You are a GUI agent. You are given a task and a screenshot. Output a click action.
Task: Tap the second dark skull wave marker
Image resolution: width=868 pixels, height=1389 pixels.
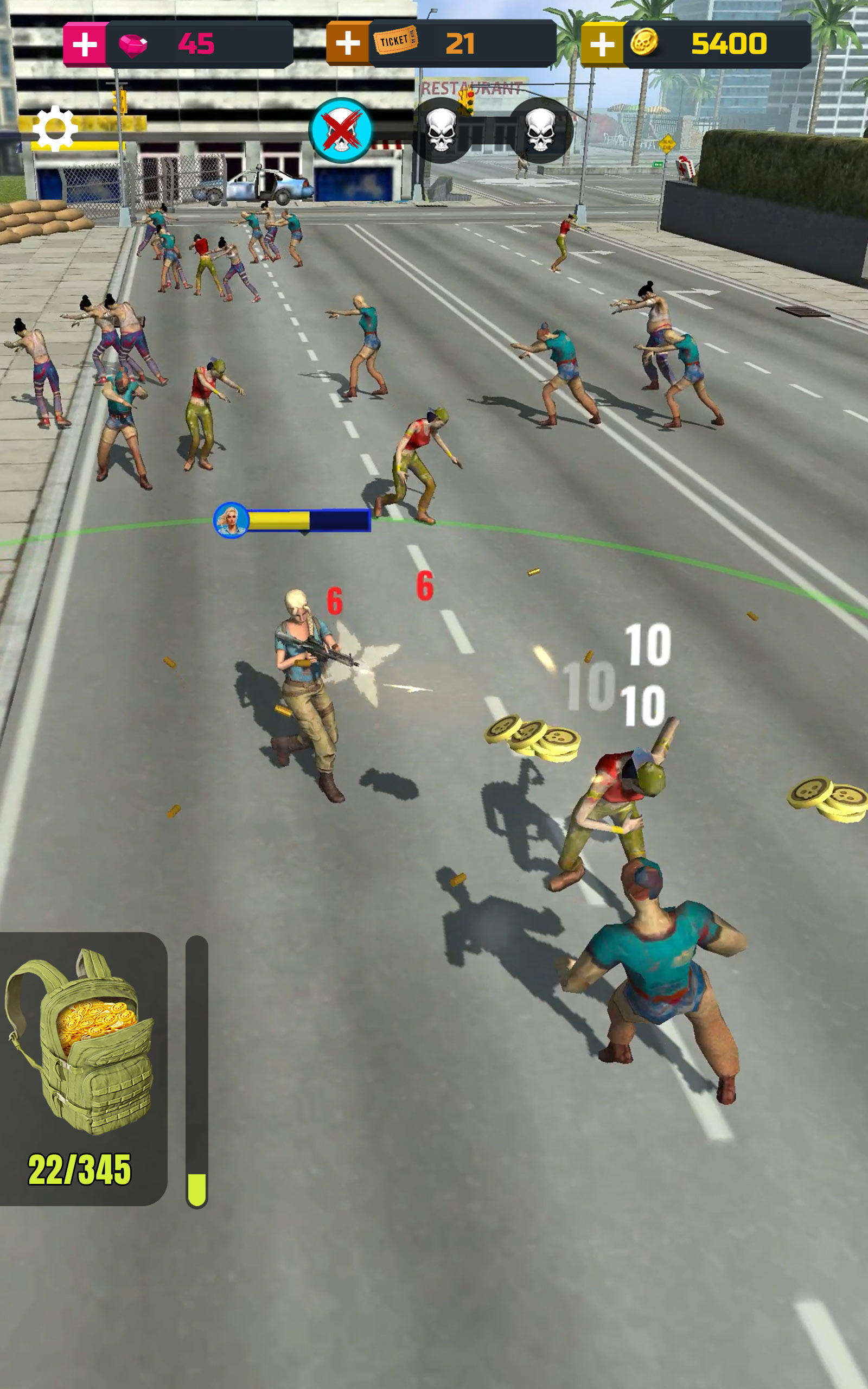tap(540, 131)
